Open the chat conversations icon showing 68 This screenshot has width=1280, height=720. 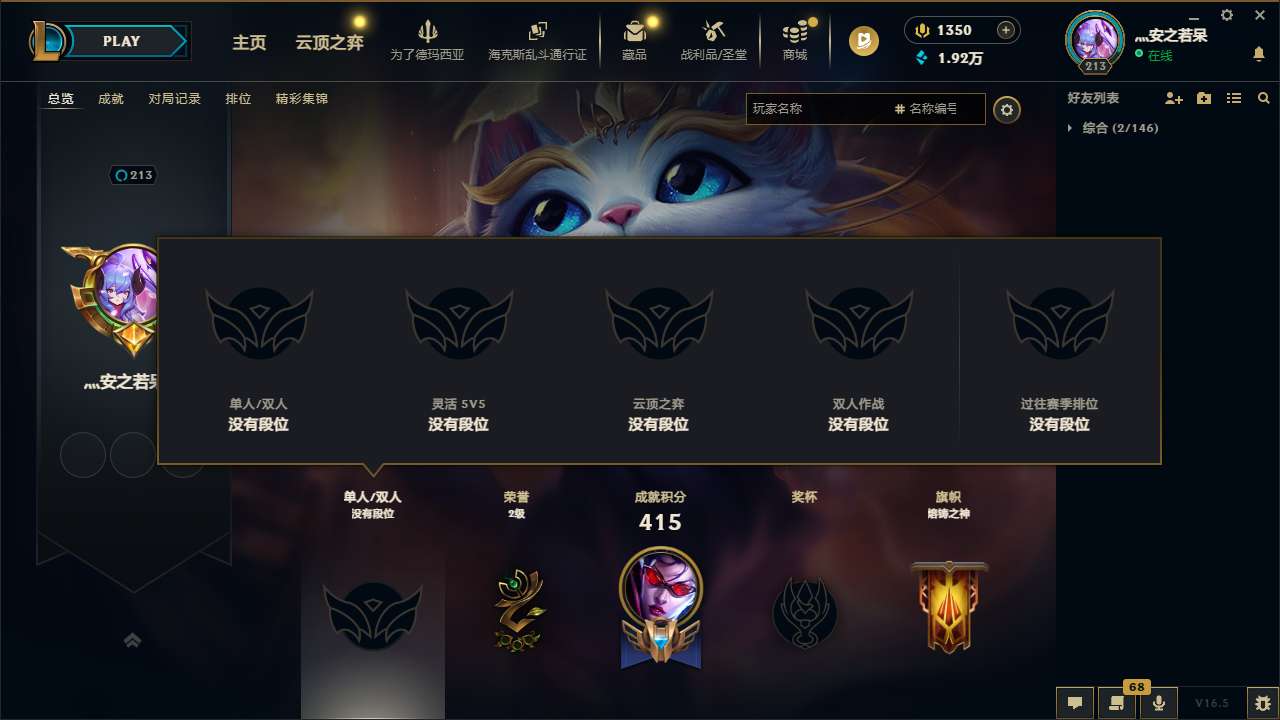point(1117,703)
